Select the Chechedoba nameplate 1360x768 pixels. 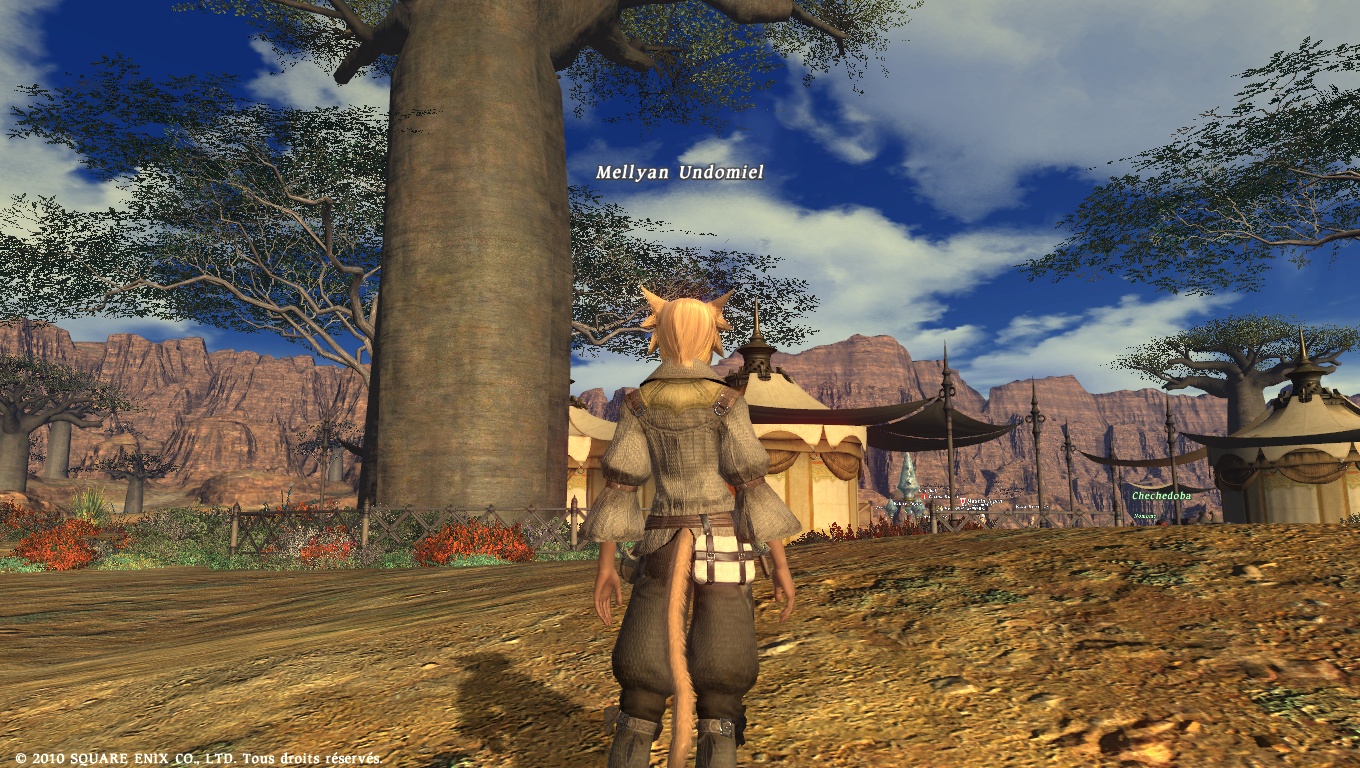(x=1161, y=495)
